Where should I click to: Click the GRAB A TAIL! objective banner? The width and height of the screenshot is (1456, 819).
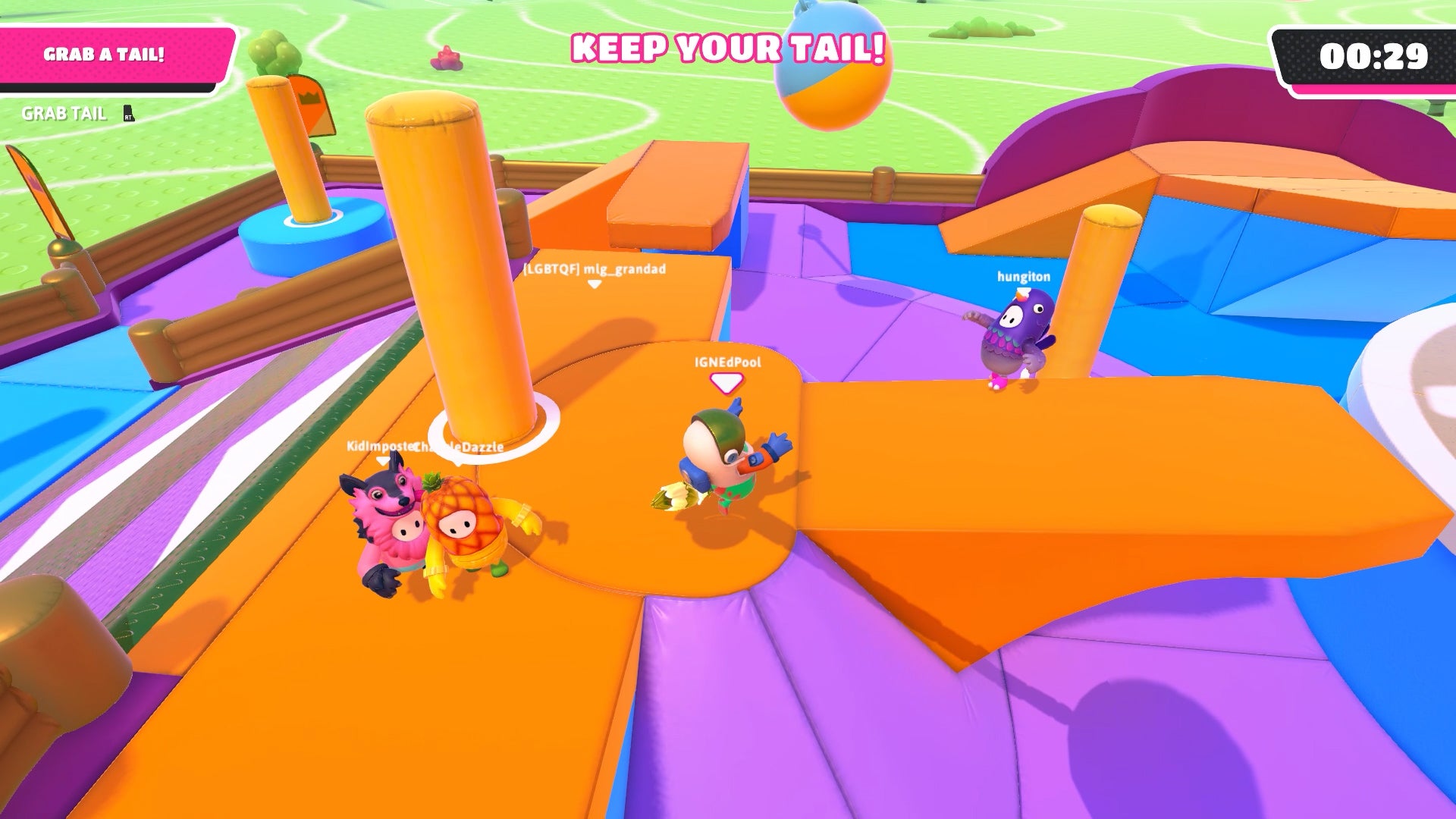click(106, 55)
